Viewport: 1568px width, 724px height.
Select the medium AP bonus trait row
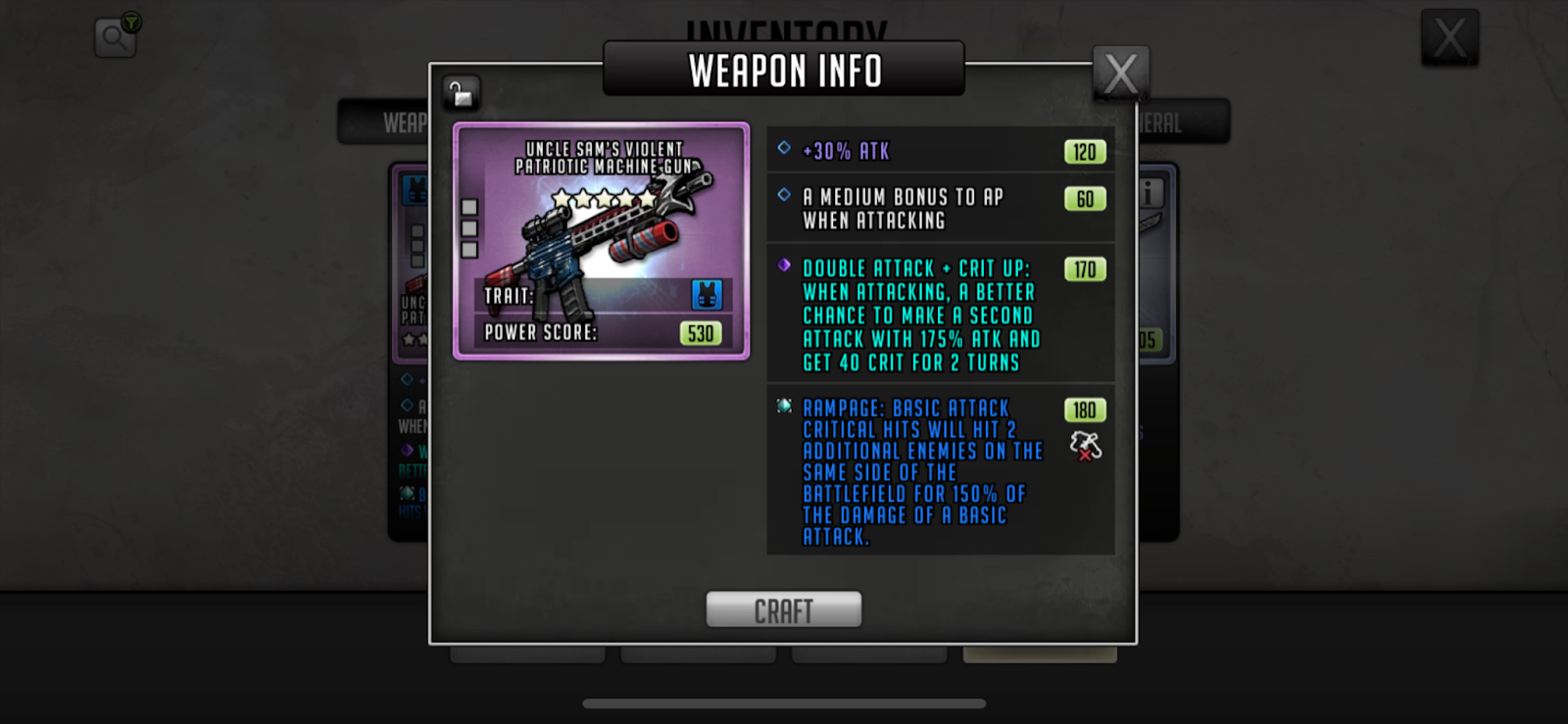tap(940, 209)
